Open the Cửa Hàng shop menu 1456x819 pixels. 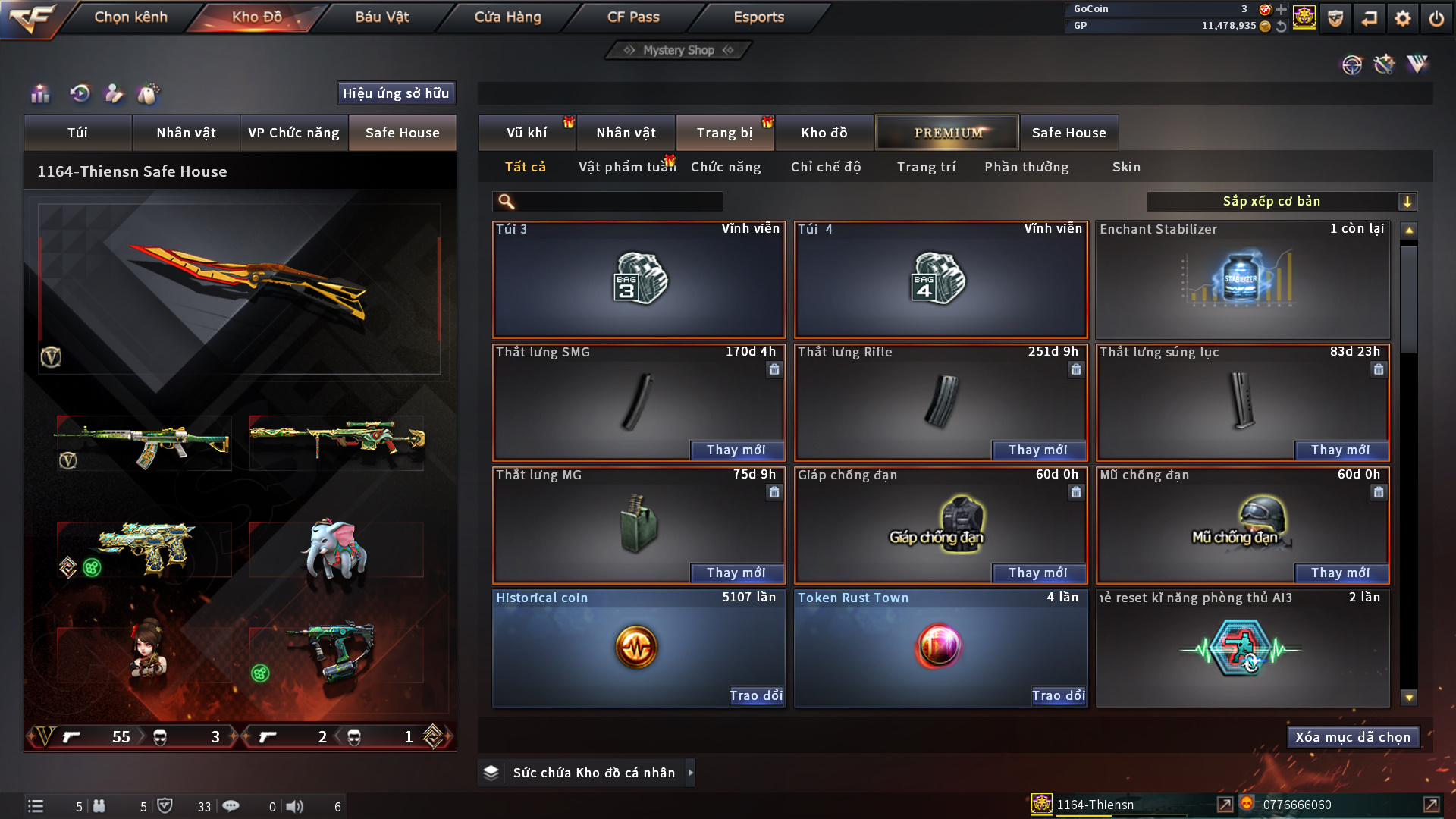(507, 17)
